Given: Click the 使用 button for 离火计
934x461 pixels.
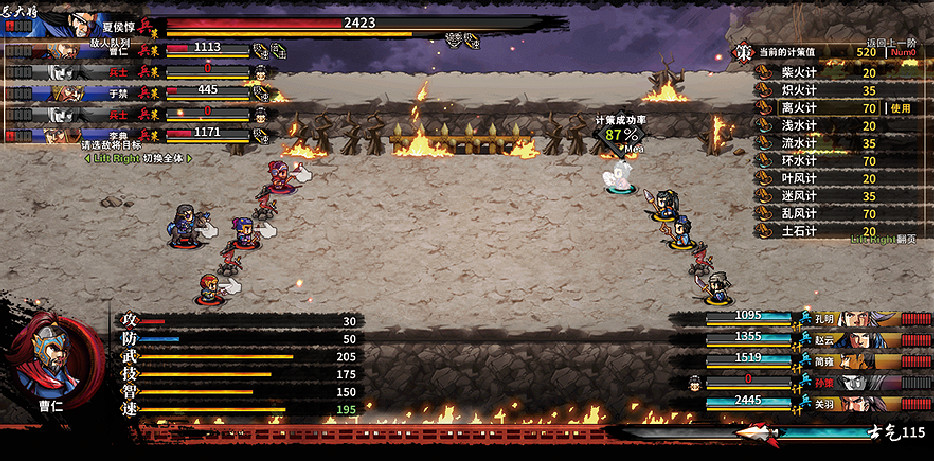Looking at the screenshot, I should pyautogui.click(x=901, y=108).
